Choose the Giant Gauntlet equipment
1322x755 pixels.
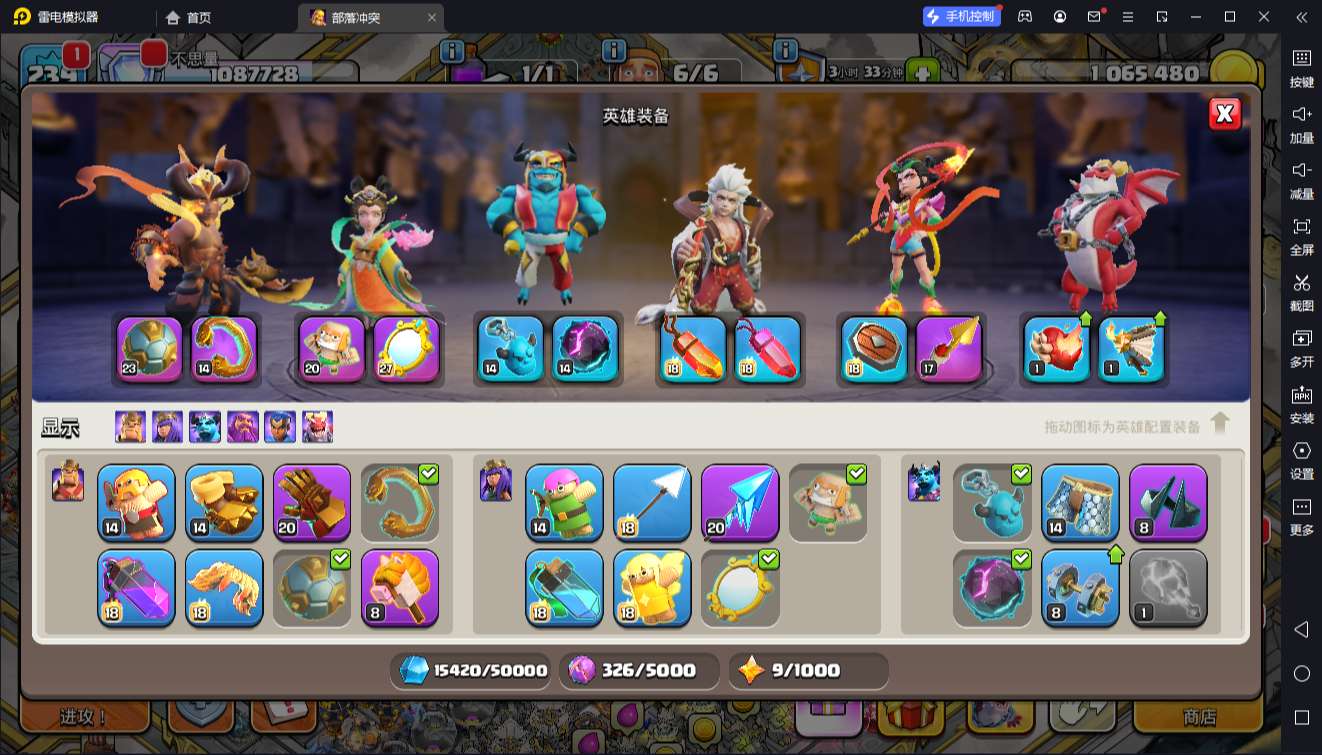[312, 503]
